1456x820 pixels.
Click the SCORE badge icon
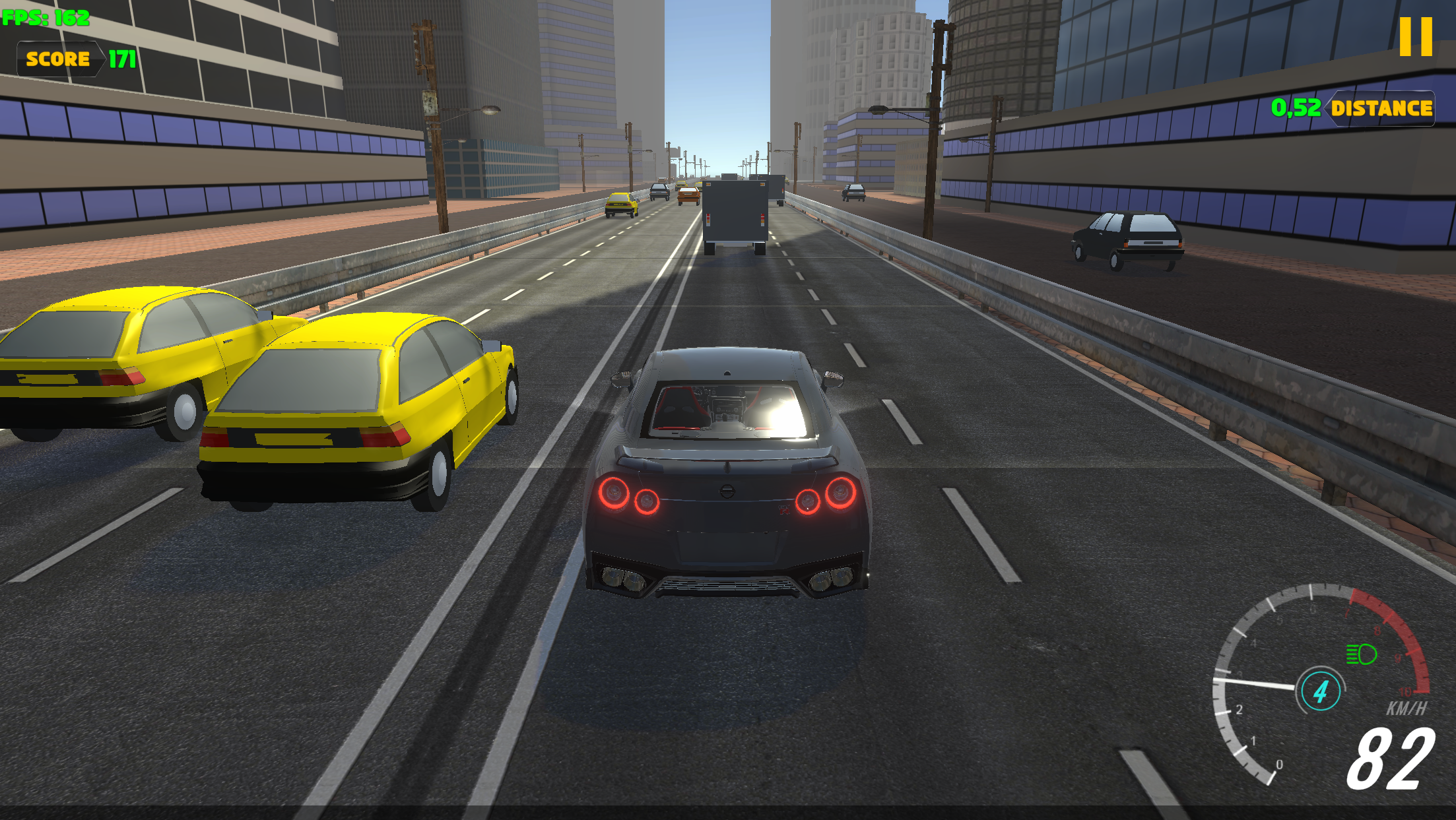(x=58, y=59)
